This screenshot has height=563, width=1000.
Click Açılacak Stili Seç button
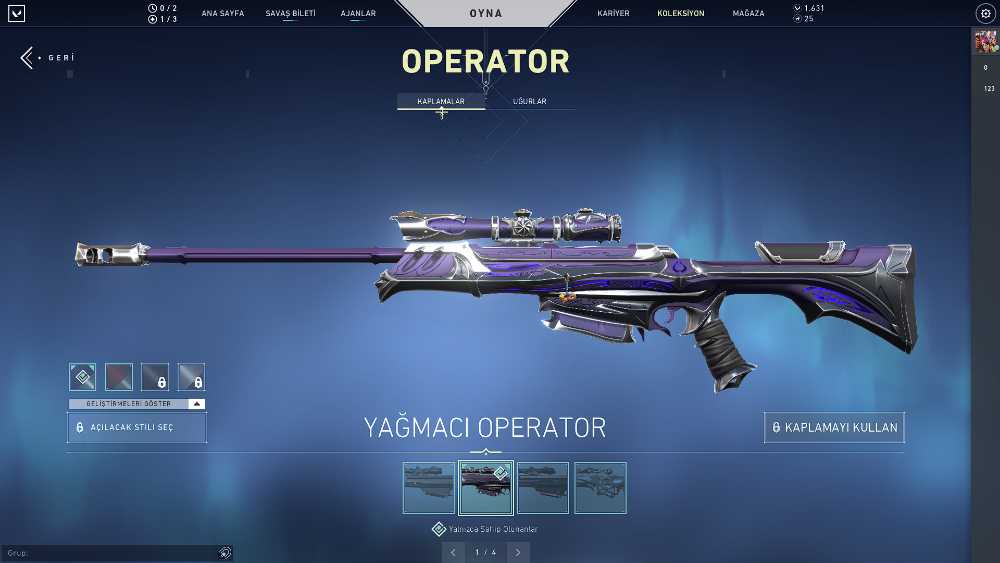(x=137, y=427)
